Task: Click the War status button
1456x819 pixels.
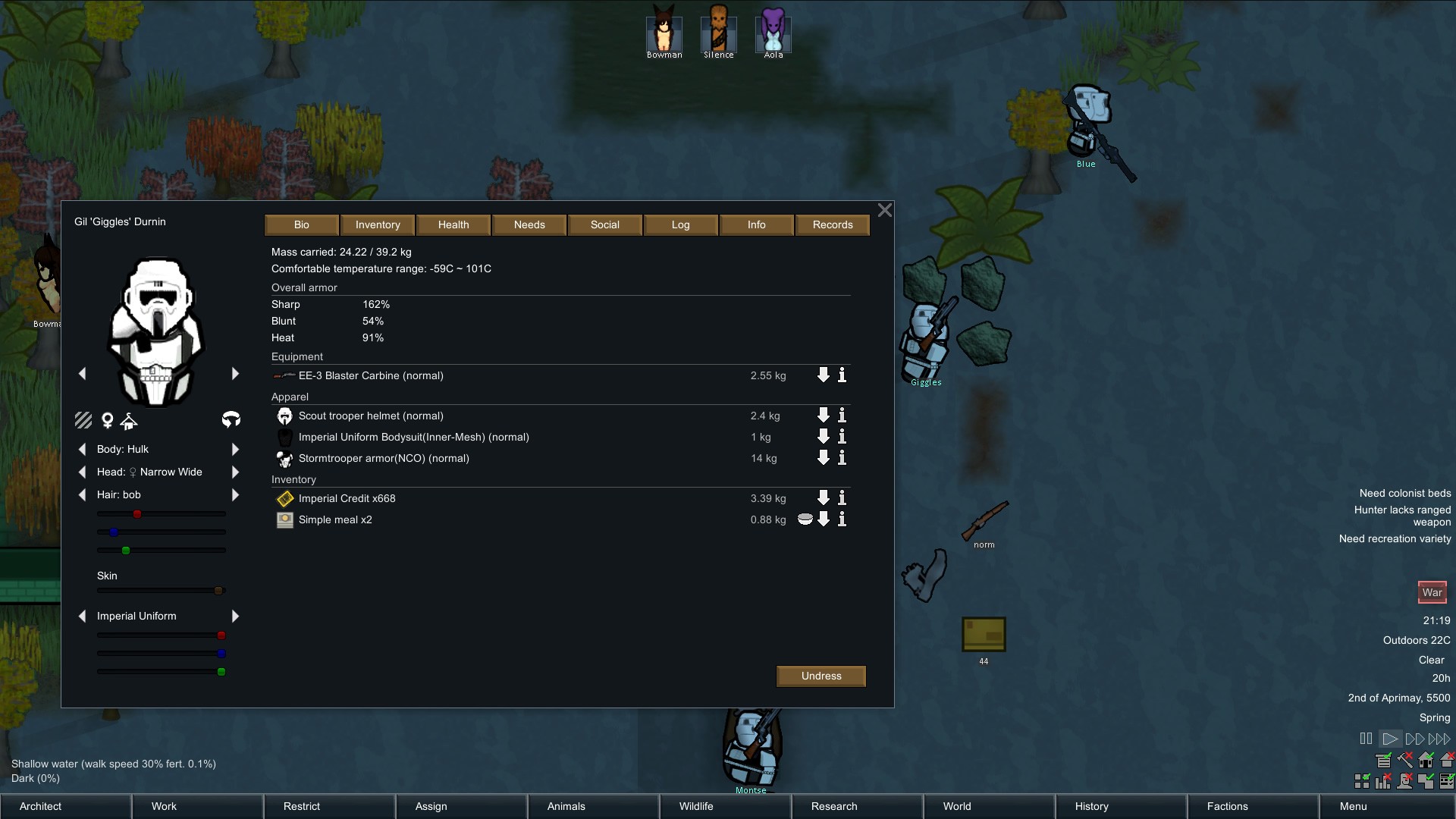Action: [x=1432, y=592]
